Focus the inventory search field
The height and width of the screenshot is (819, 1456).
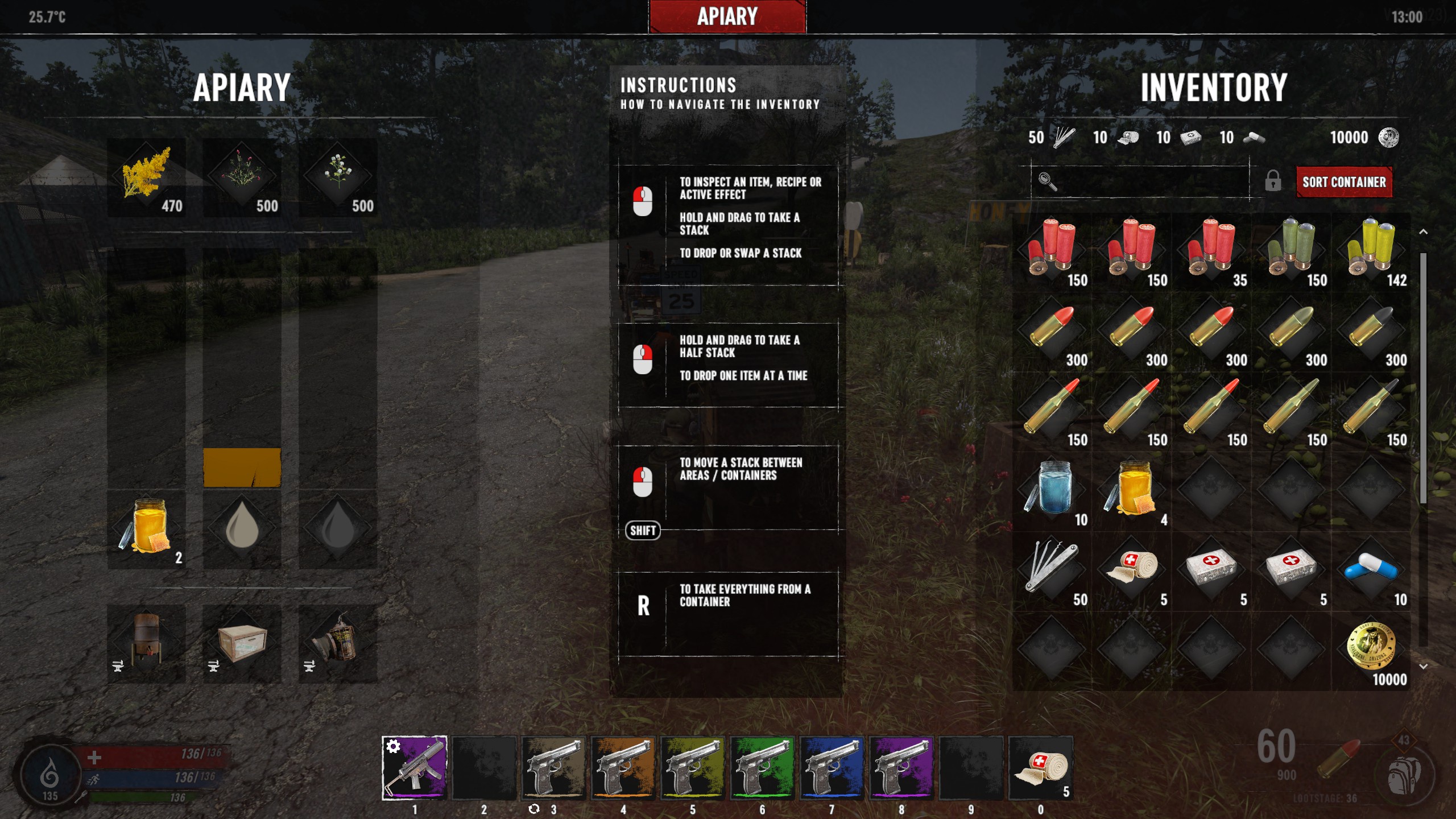point(1143,182)
